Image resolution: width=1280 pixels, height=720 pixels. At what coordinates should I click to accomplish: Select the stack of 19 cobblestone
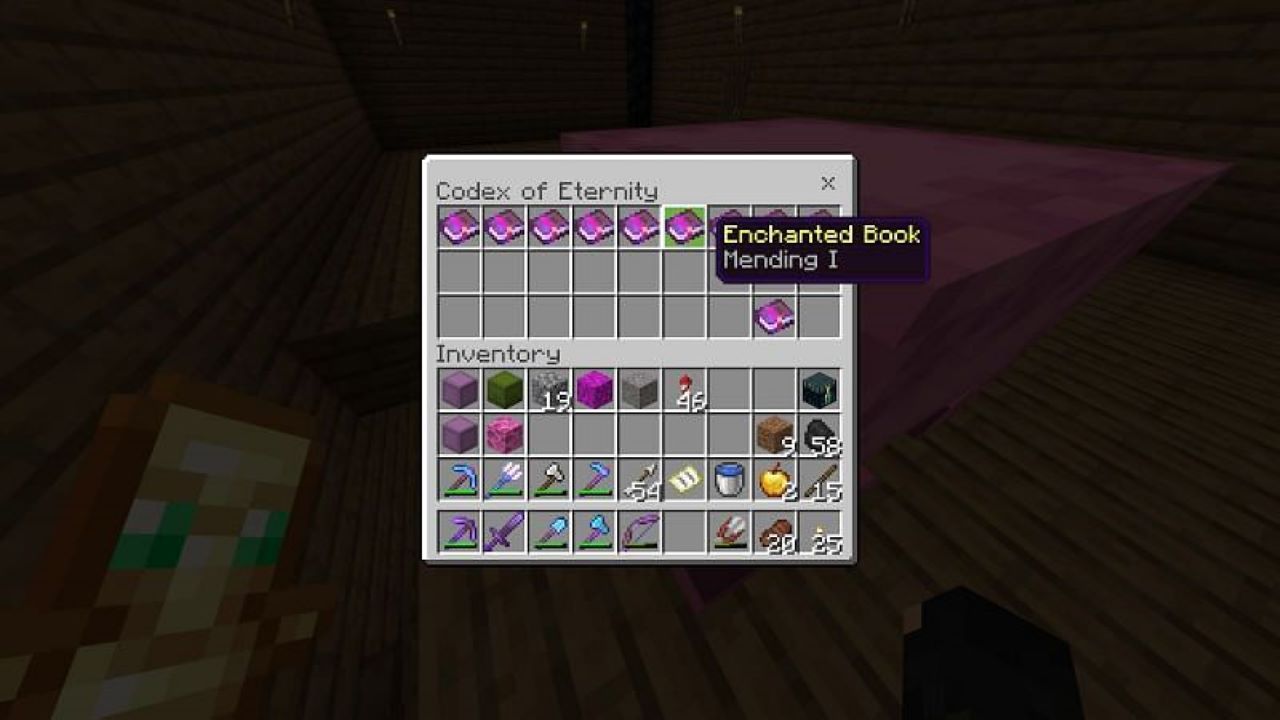click(x=547, y=388)
